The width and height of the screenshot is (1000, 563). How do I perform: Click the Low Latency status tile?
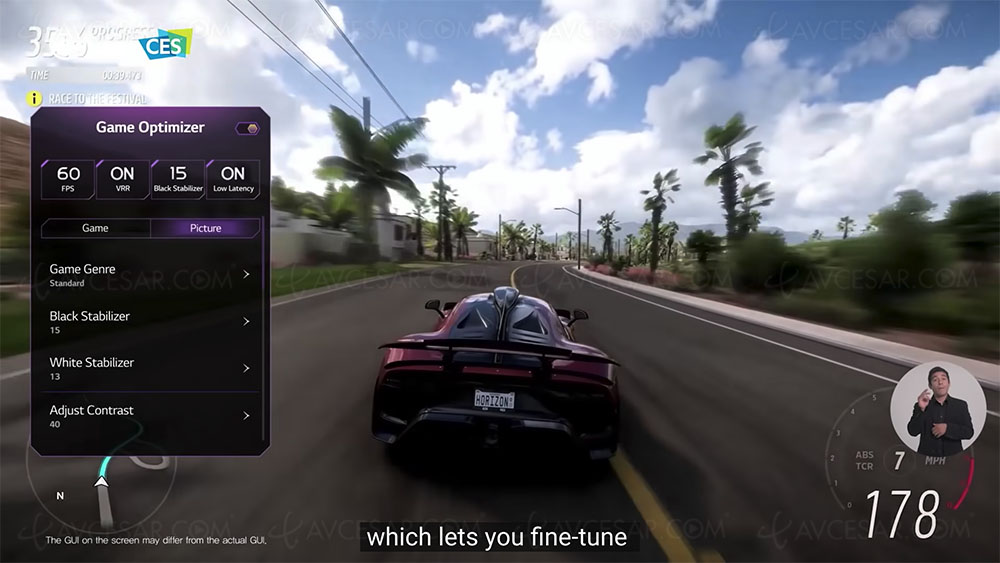click(233, 179)
